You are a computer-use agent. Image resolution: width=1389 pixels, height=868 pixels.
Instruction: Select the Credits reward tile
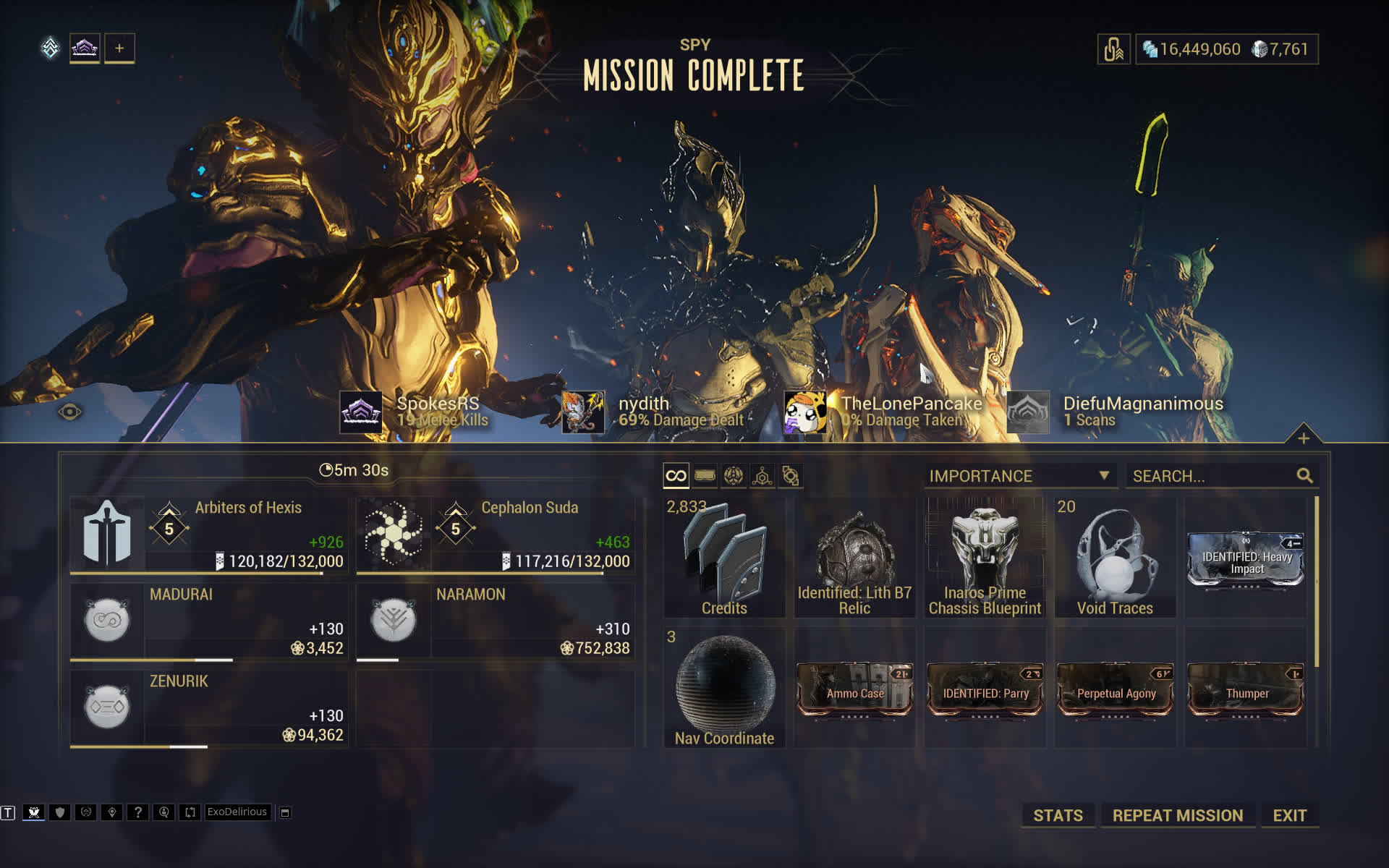724,557
